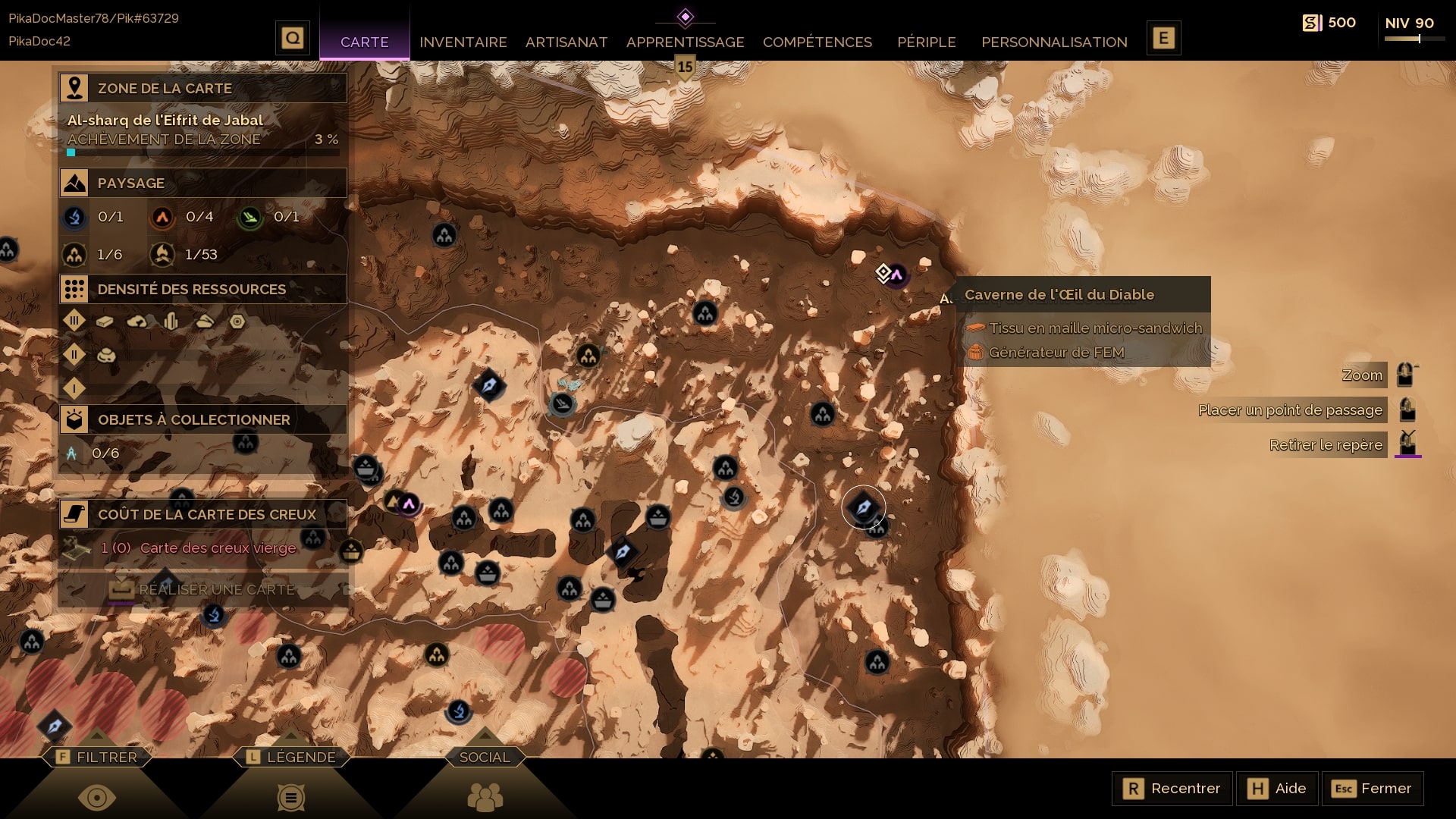1456x819 pixels.
Task: Select the circled pen marker on the map
Action: pos(863,507)
